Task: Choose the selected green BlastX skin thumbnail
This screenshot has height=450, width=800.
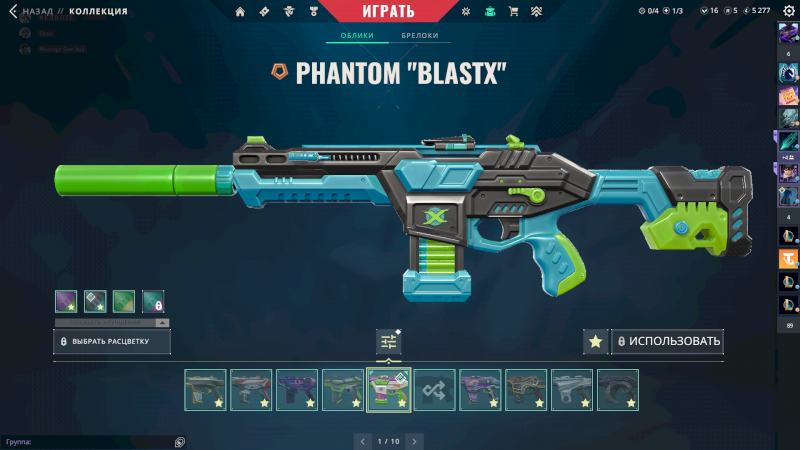Action: coord(389,390)
